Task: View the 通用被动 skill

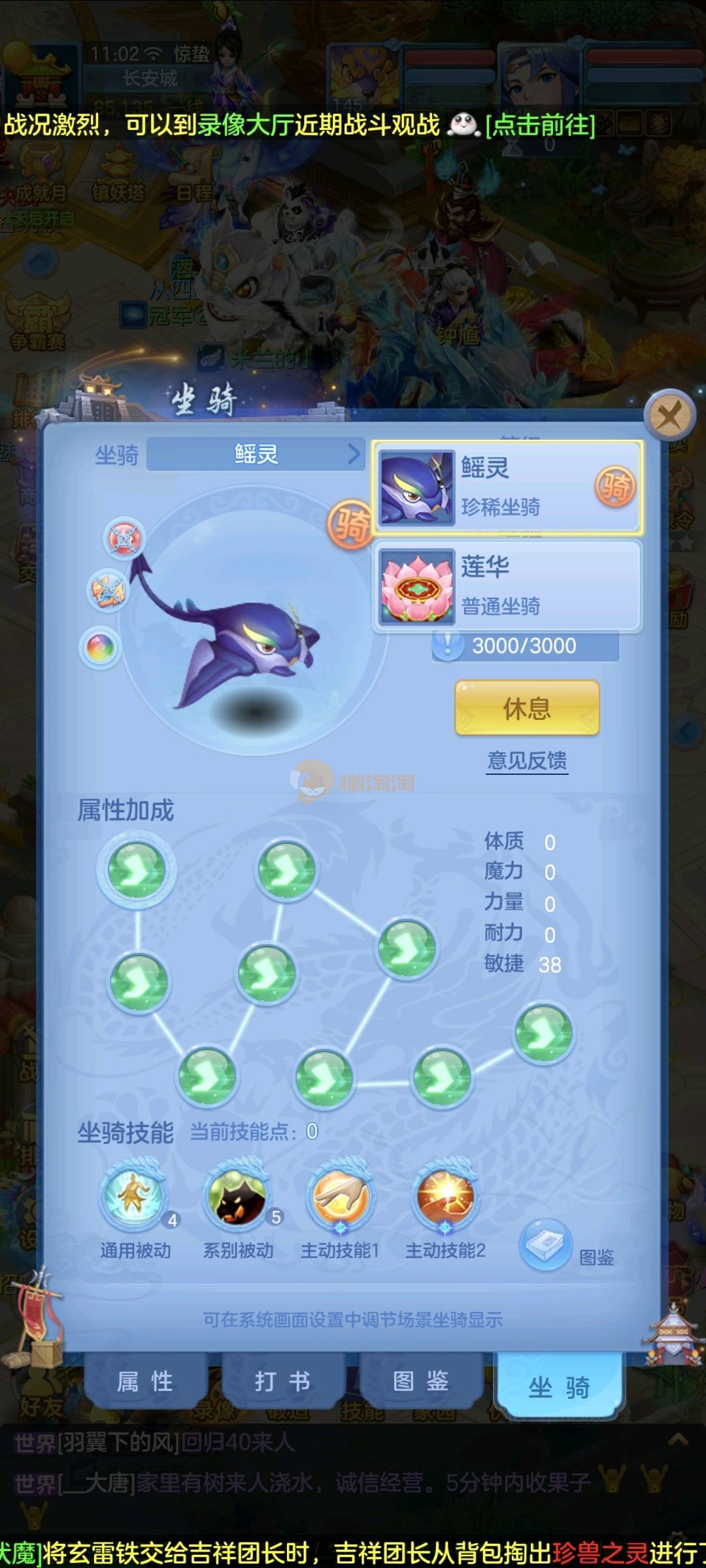Action: [x=134, y=1199]
